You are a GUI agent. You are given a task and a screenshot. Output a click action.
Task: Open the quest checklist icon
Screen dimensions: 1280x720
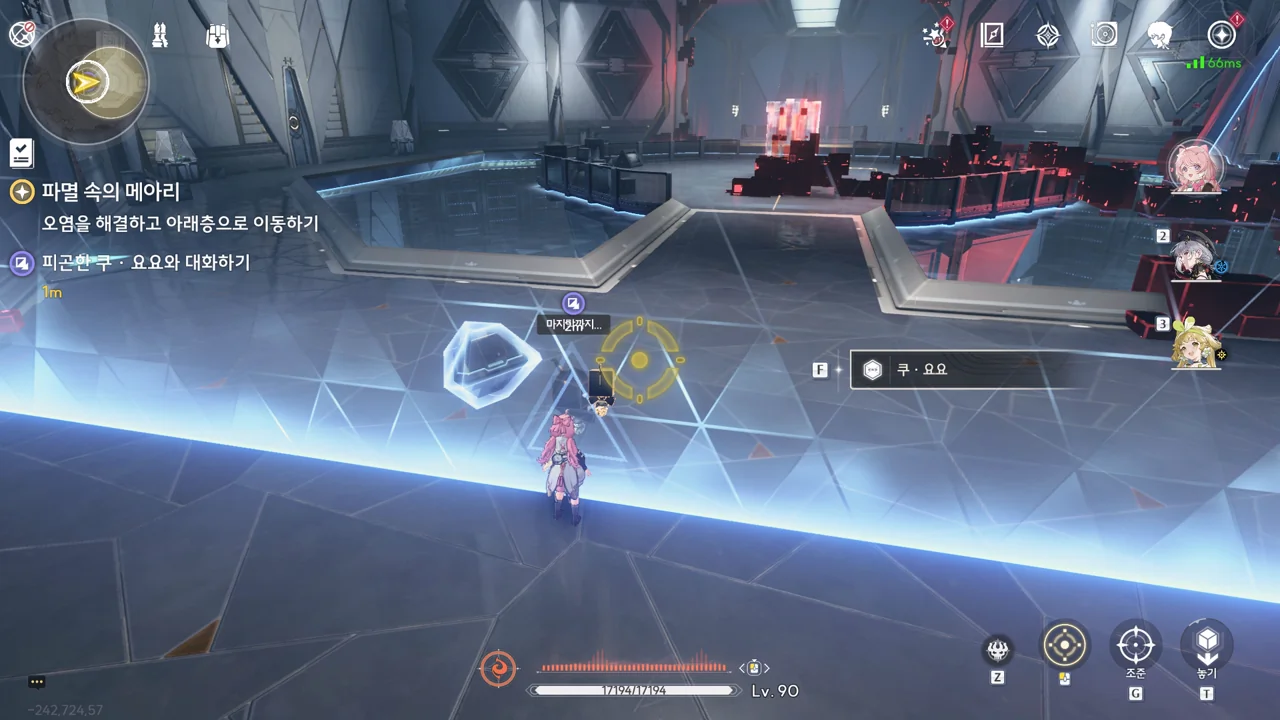pyautogui.click(x=21, y=153)
